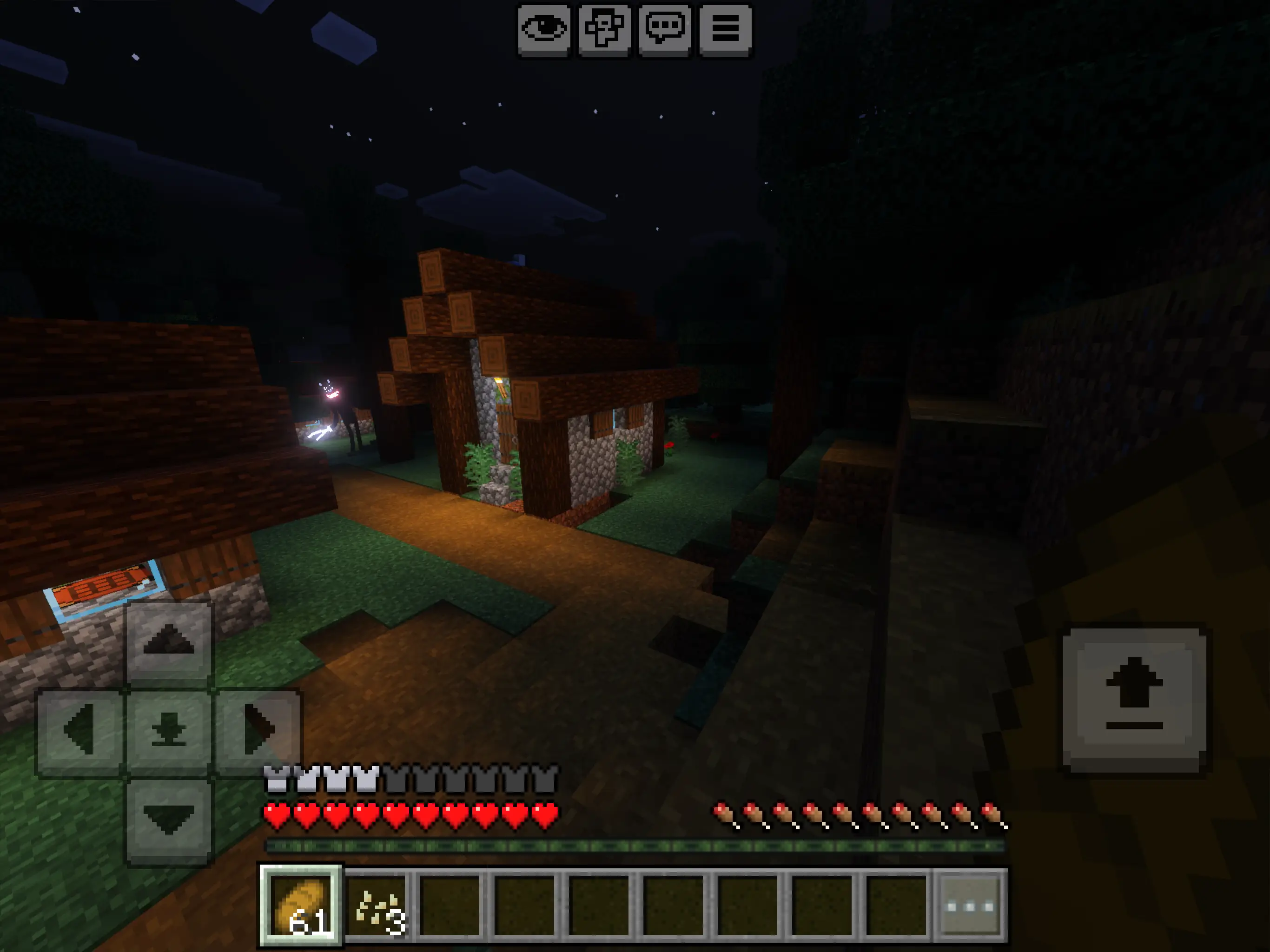Tap the strafe left arrow

[x=80, y=730]
